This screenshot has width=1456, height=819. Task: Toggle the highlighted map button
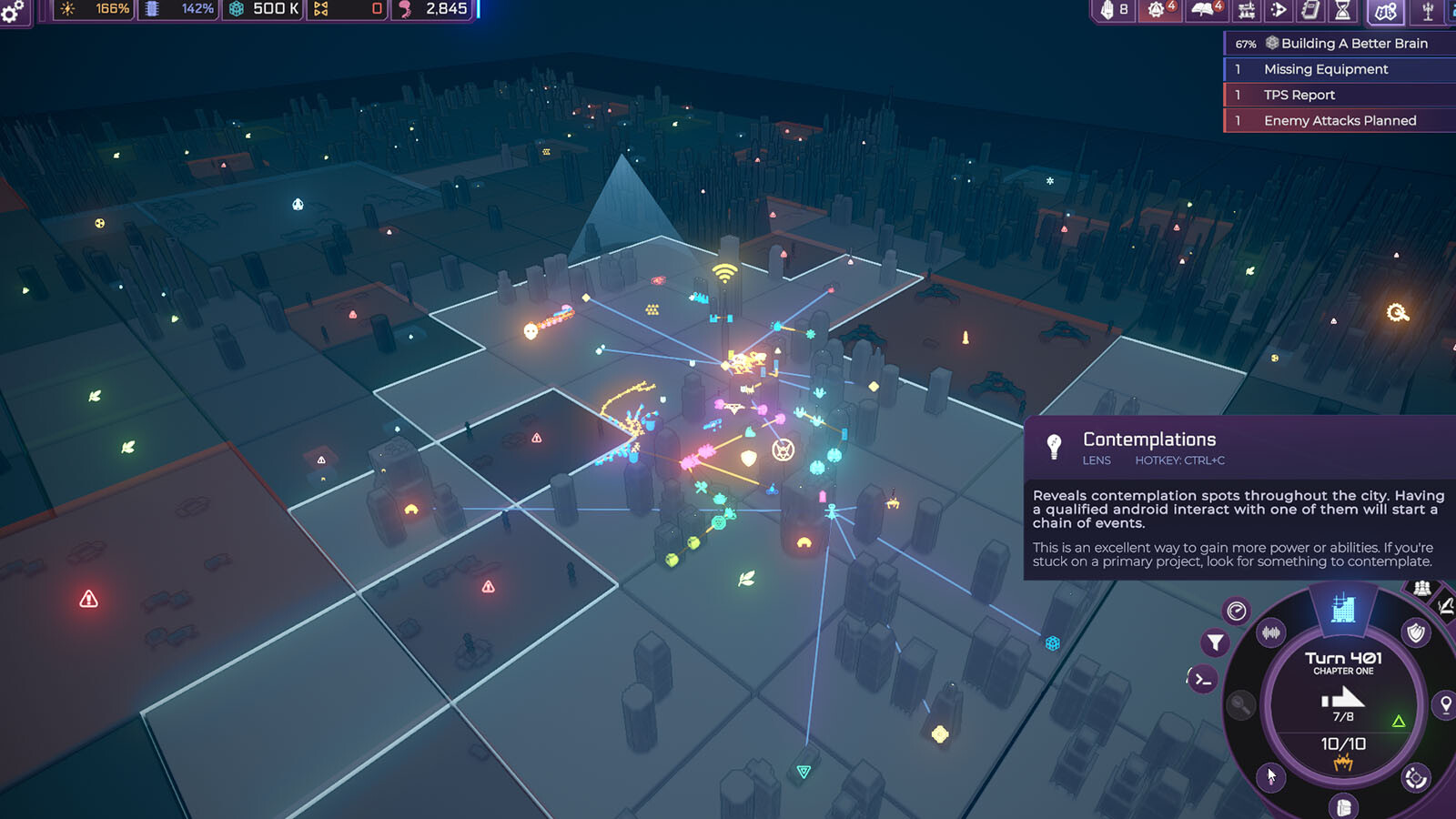1385,11
